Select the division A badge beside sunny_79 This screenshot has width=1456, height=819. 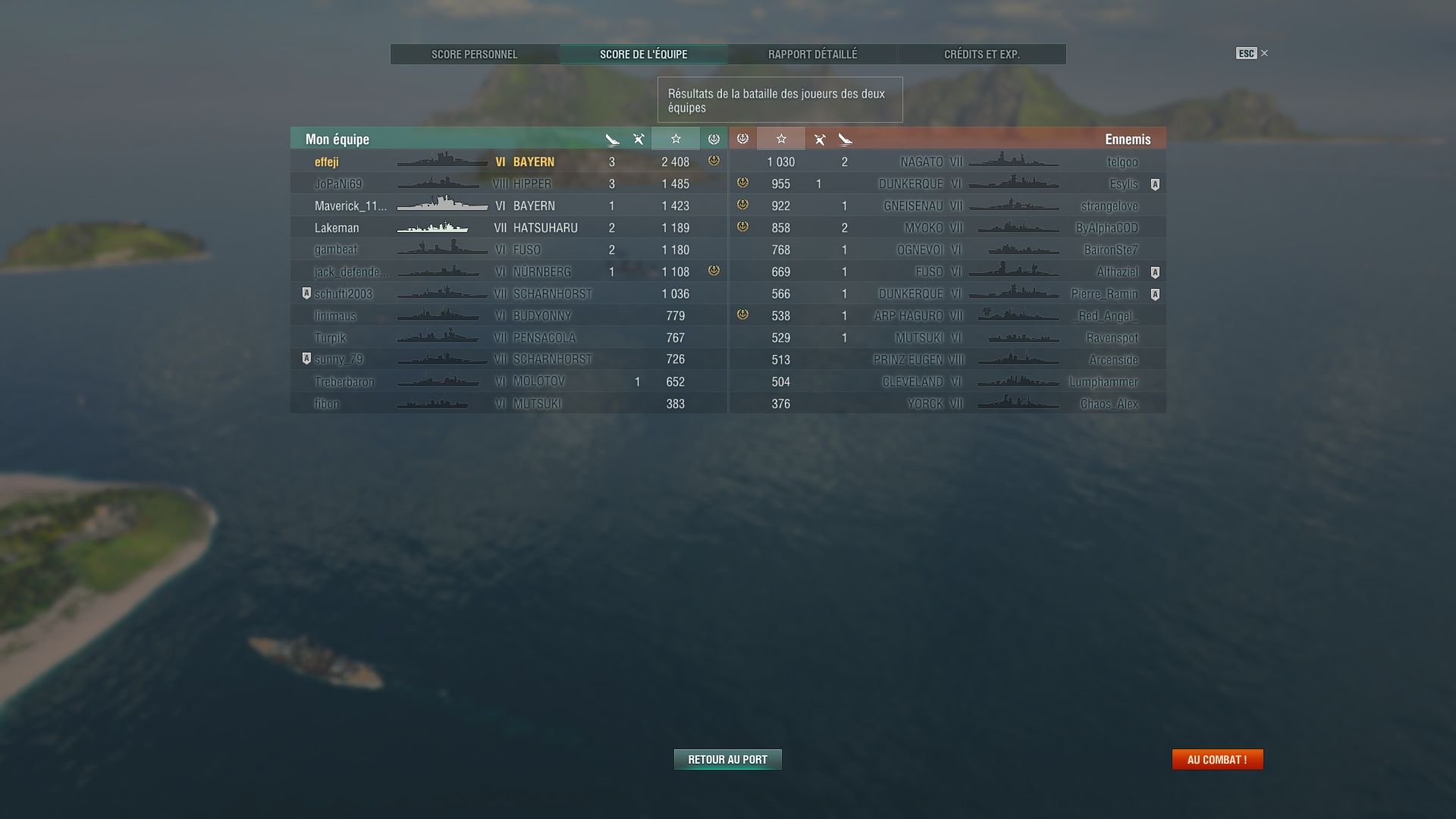[x=307, y=359]
